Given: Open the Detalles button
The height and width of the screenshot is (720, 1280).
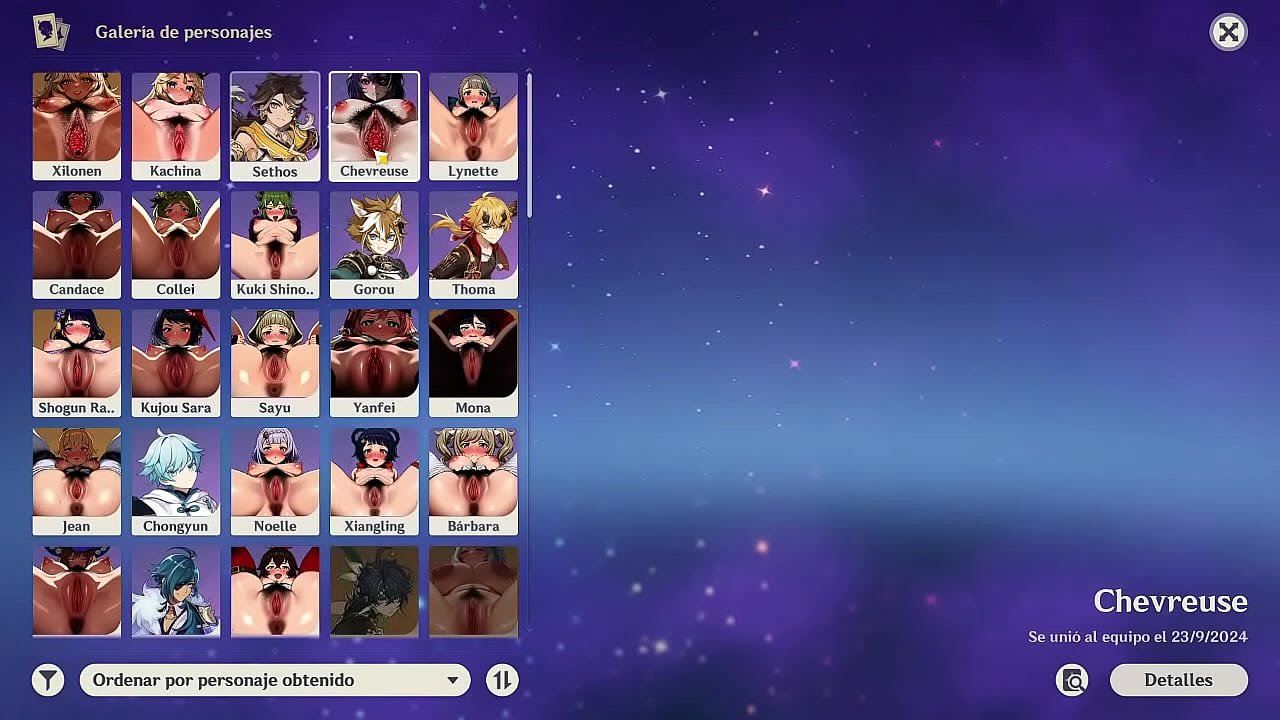Looking at the screenshot, I should pyautogui.click(x=1178, y=680).
